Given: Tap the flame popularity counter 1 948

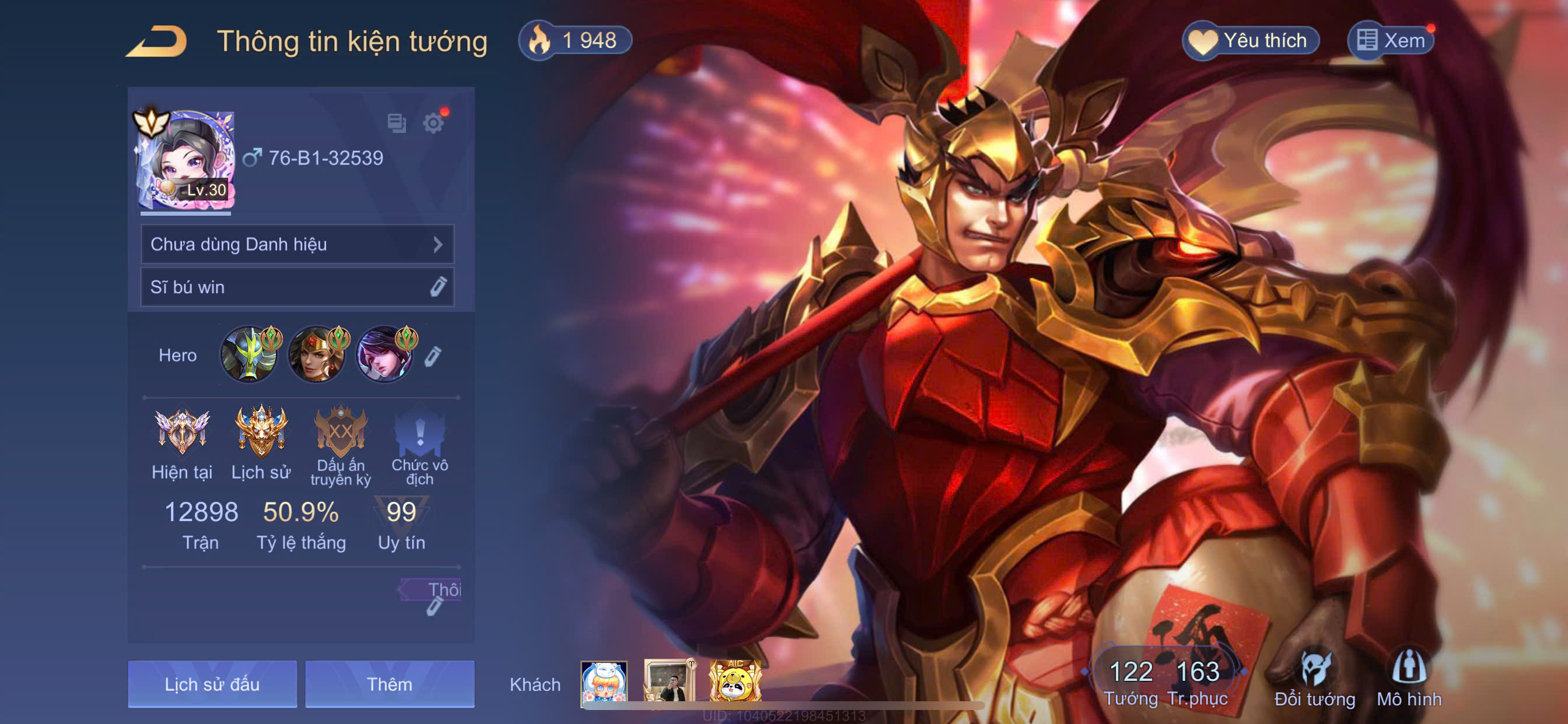Looking at the screenshot, I should [575, 41].
